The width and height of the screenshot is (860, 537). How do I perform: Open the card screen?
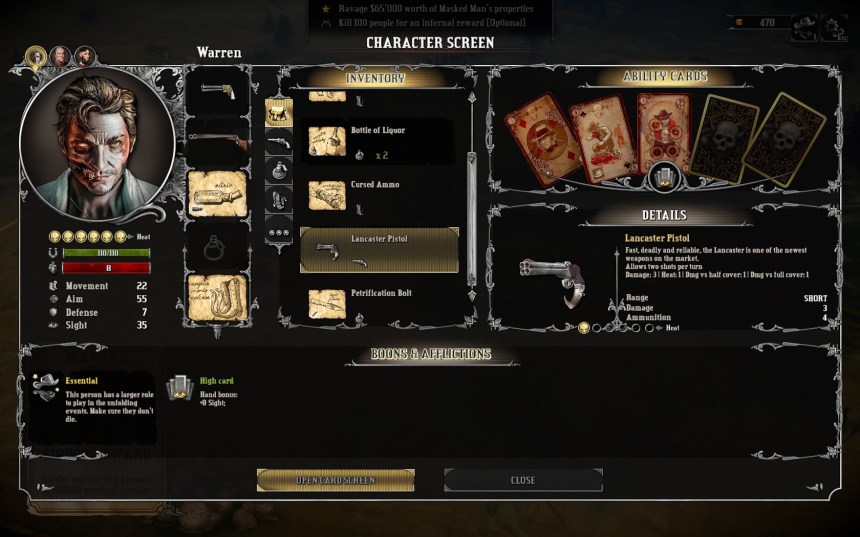[335, 480]
